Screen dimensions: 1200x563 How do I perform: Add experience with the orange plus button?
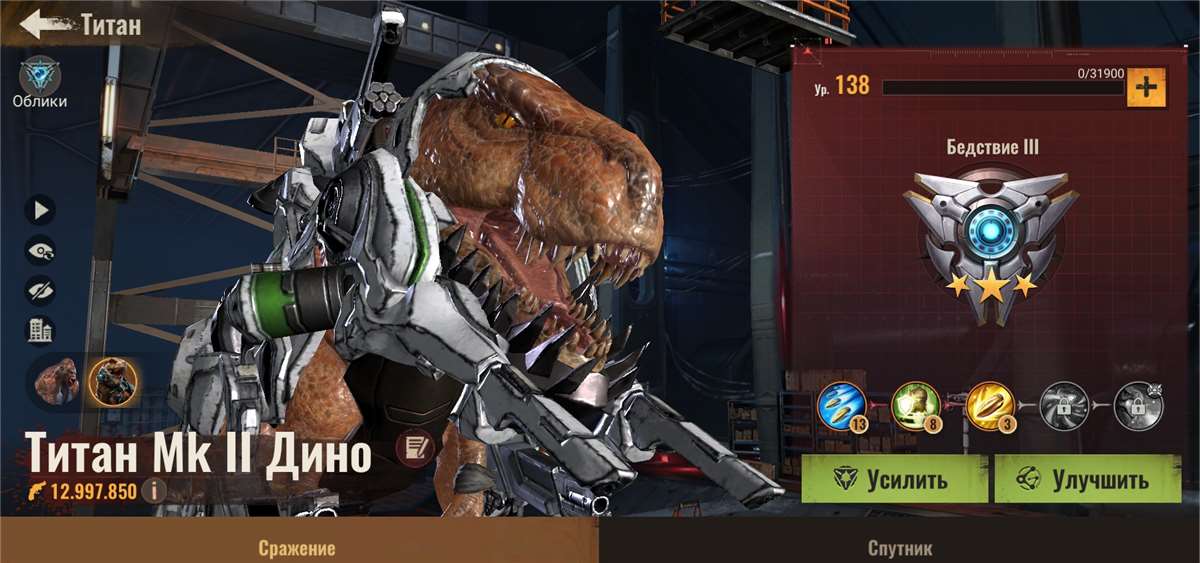point(1146,88)
